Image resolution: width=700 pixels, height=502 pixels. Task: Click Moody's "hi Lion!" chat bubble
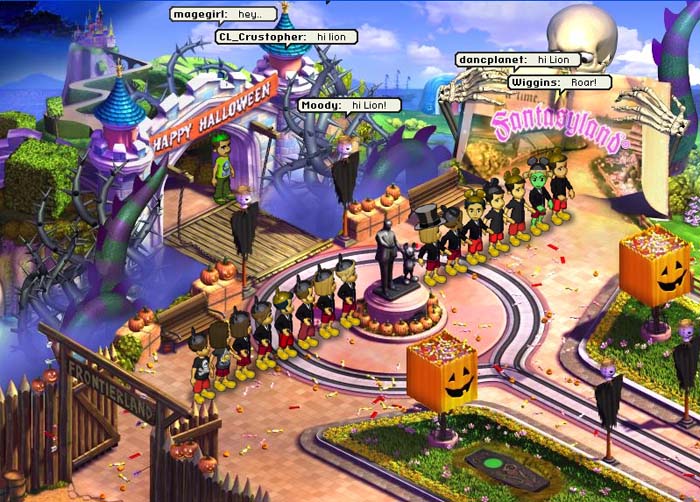point(350,105)
